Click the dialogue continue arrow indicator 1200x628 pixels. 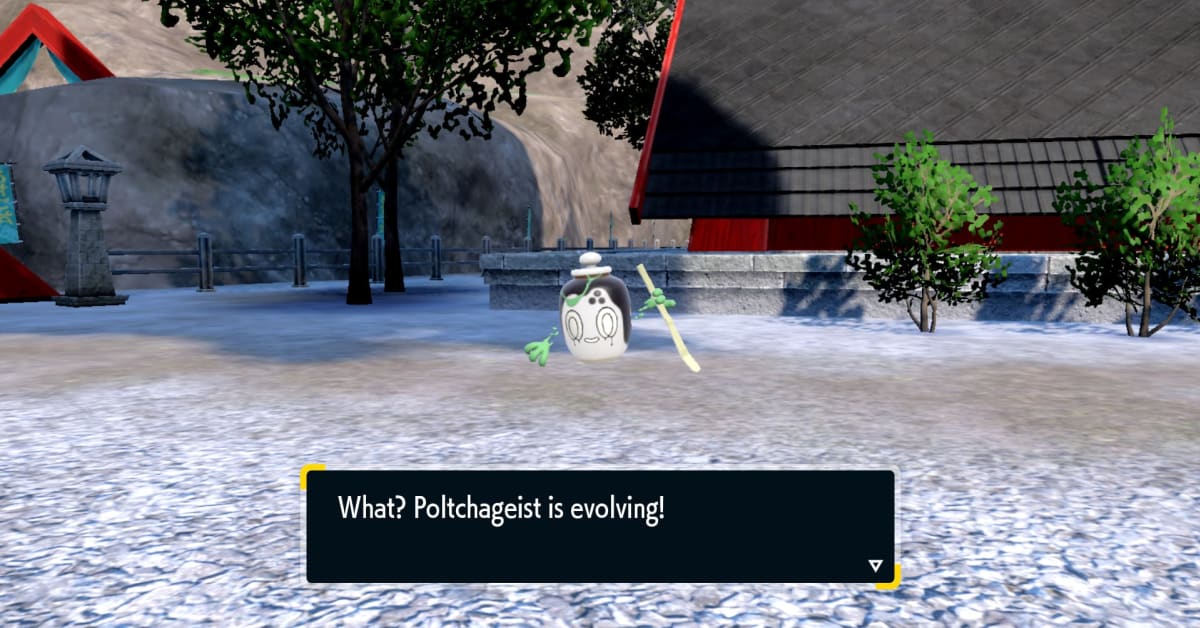875,566
